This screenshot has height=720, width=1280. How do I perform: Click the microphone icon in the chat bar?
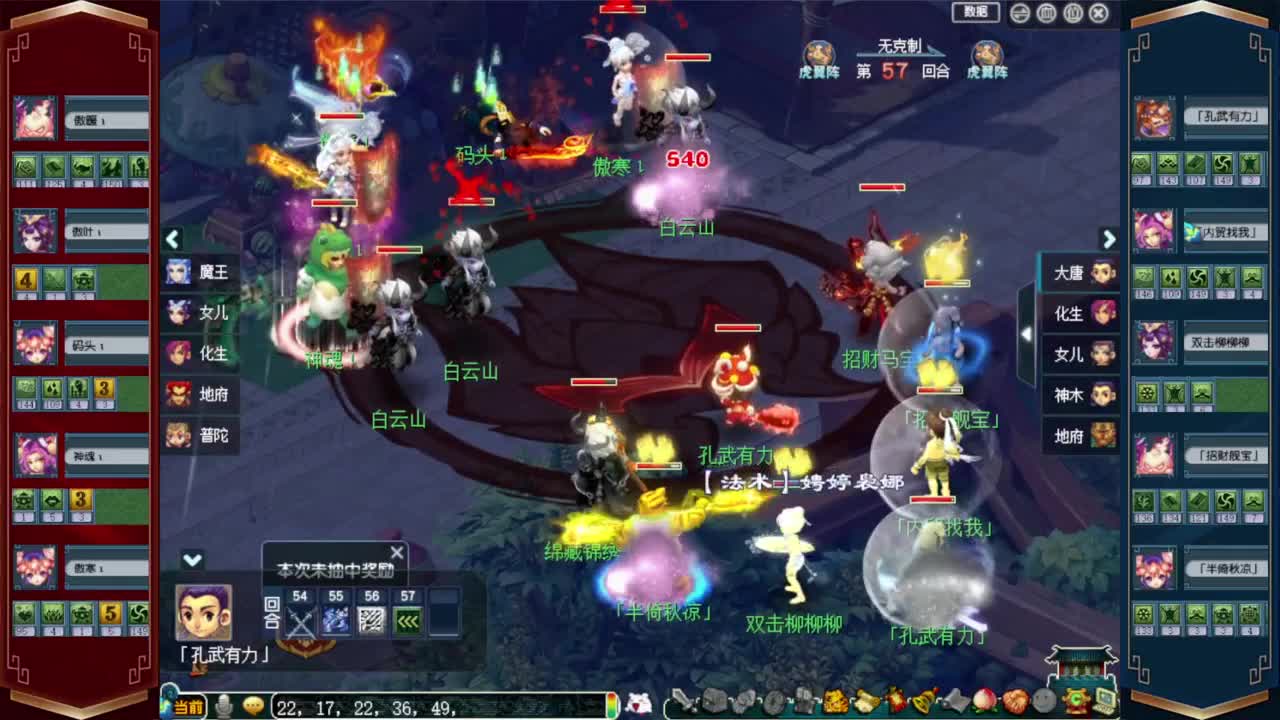225,706
